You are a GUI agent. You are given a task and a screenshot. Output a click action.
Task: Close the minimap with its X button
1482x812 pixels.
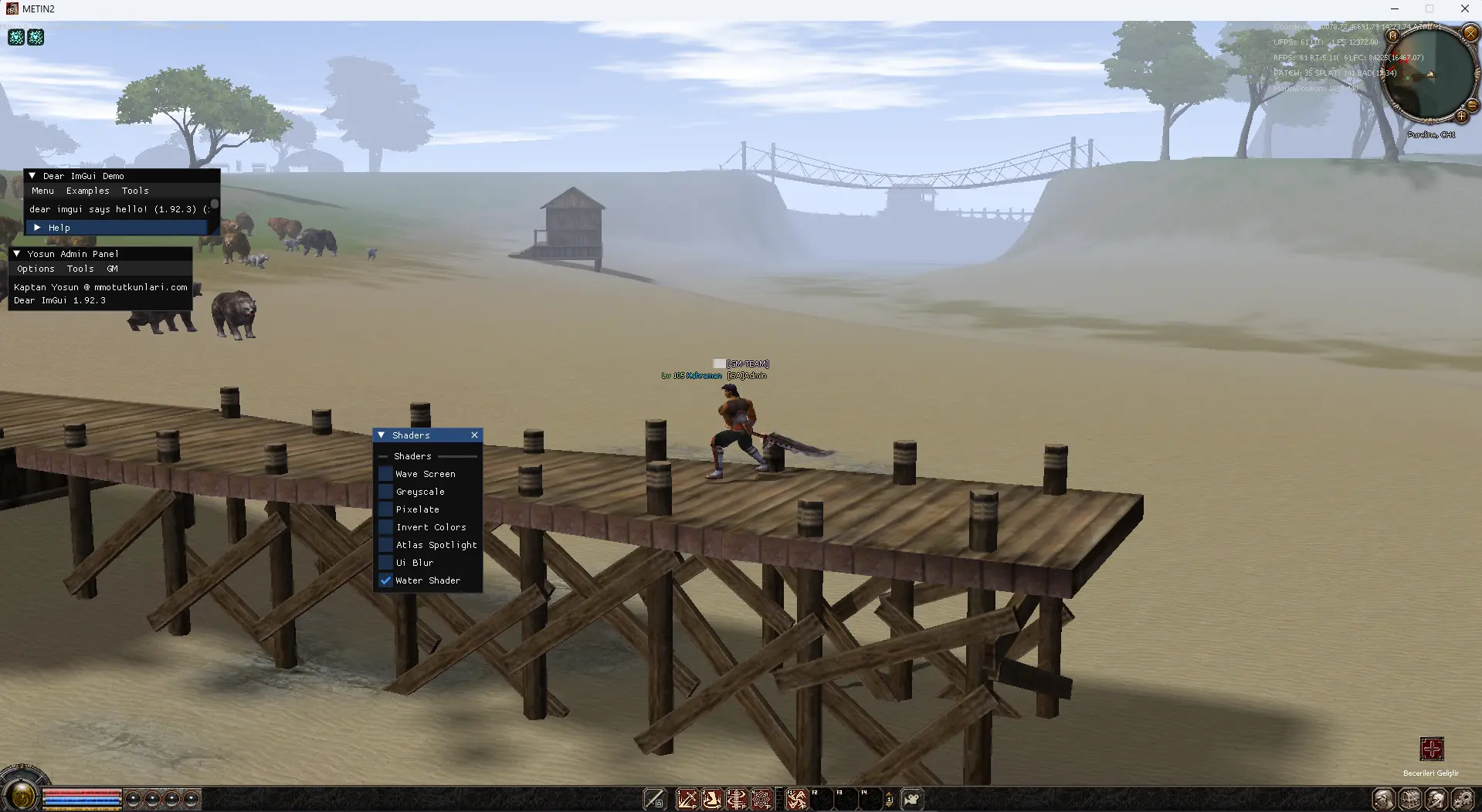(1470, 33)
